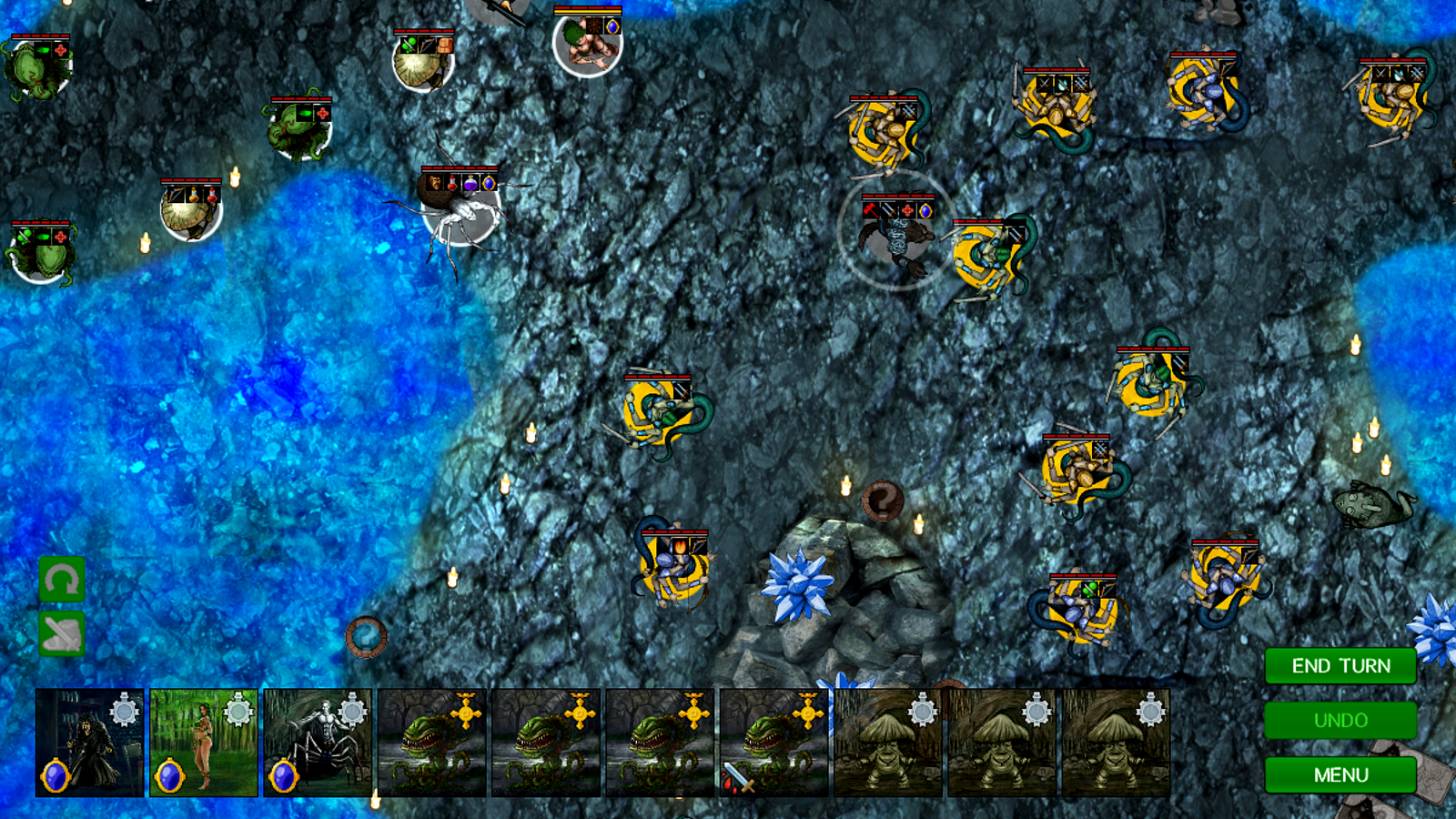1456x819 pixels.
Task: Click the END TURN button
Action: 1339,665
